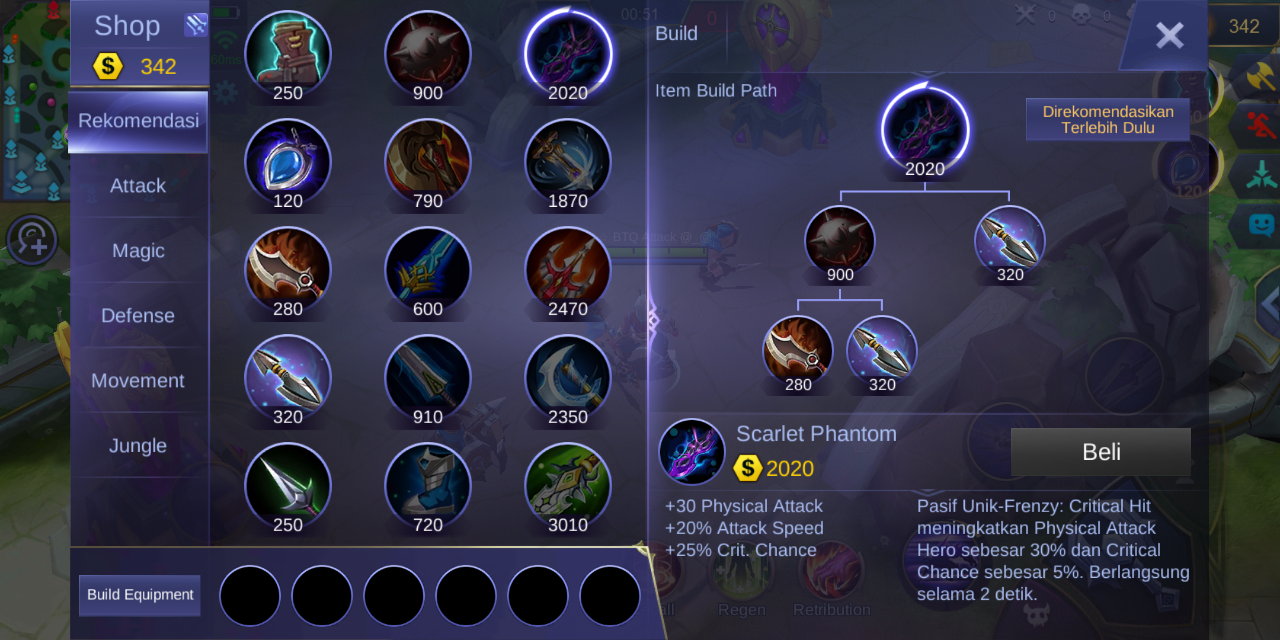The image size is (1280, 640).
Task: Select the Rekomendasi tab
Action: click(138, 121)
